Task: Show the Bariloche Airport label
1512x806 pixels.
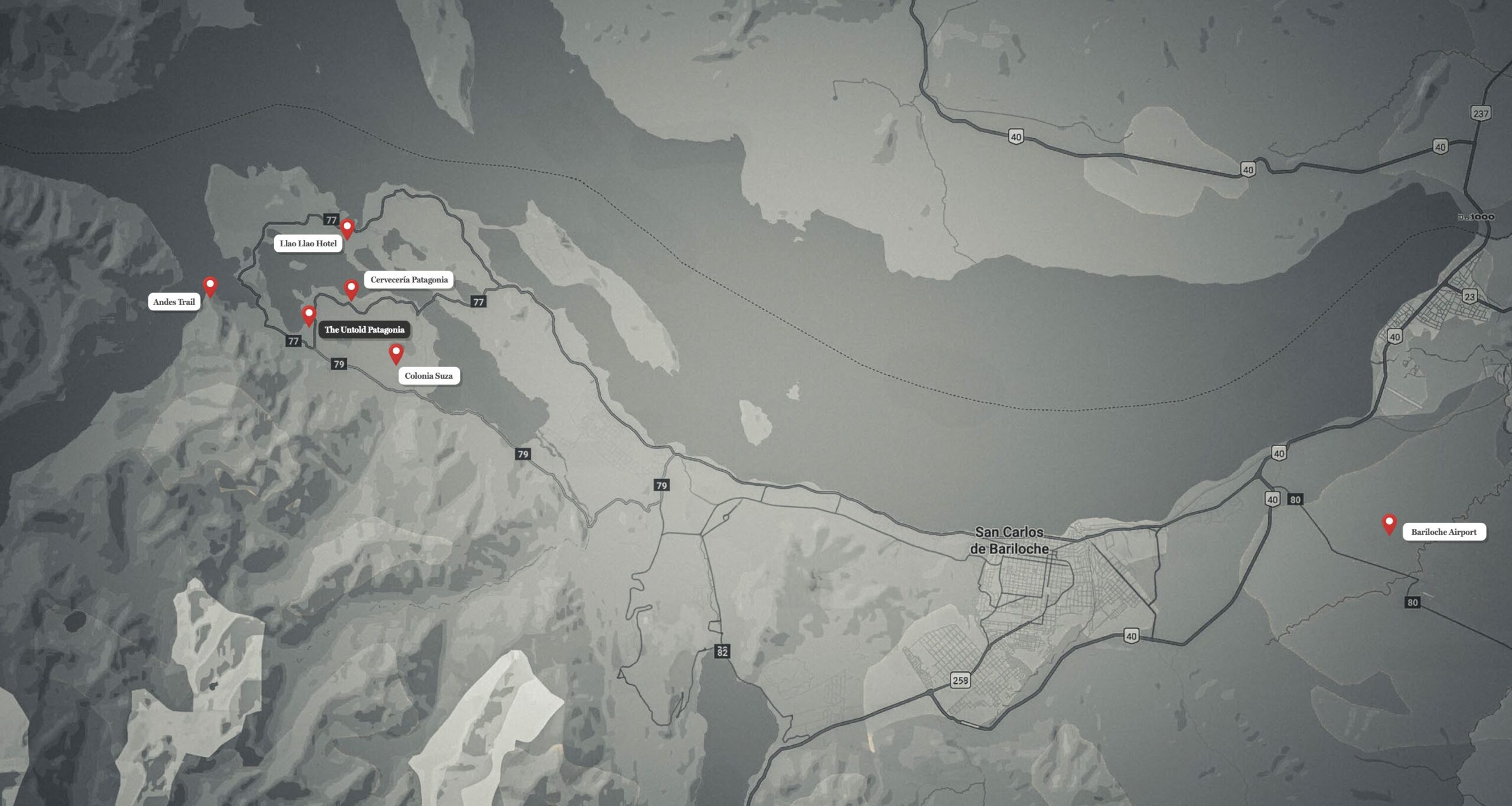Action: point(1443,532)
